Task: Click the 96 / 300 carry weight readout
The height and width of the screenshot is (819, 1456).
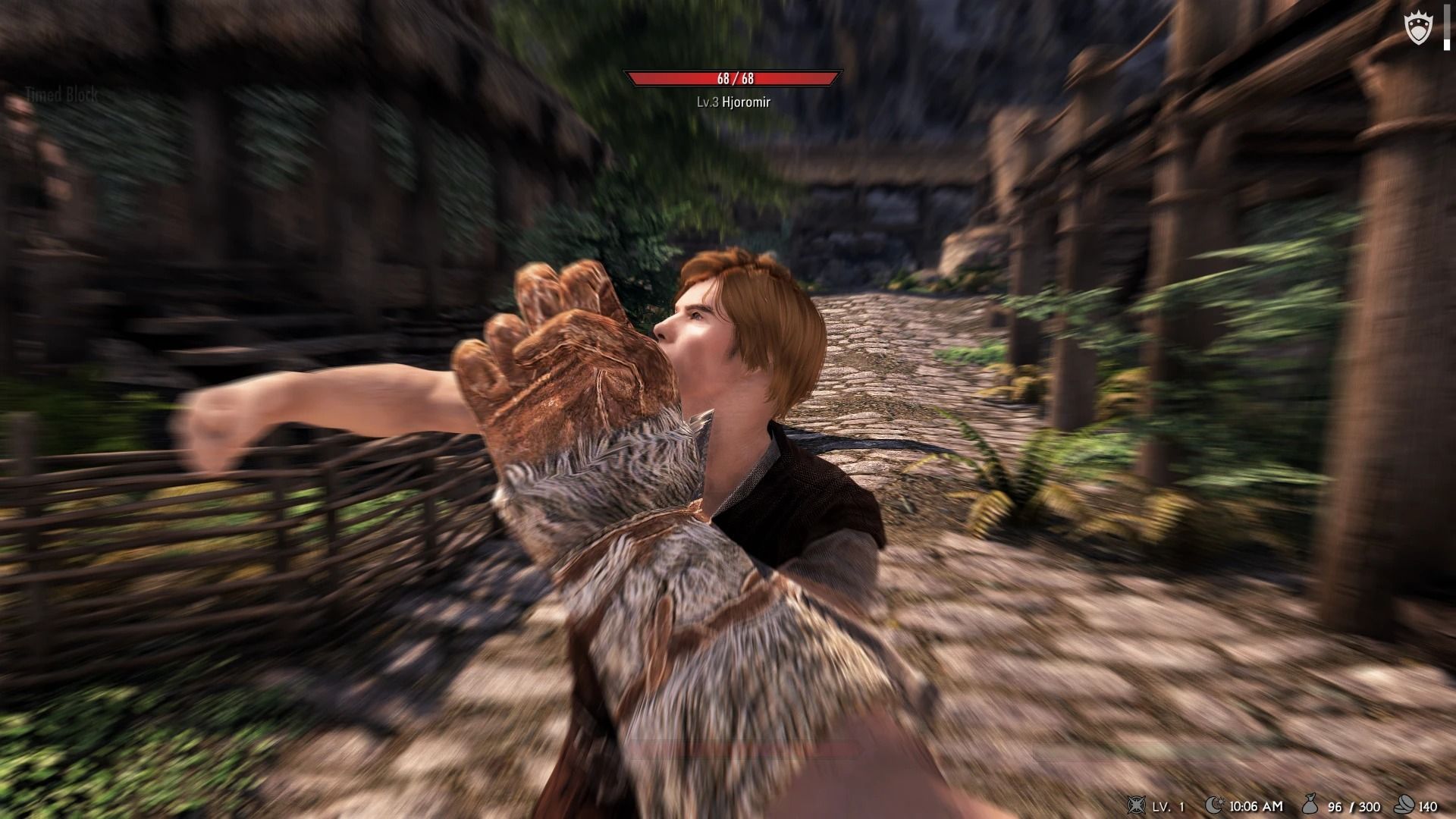Action: pyautogui.click(x=1354, y=806)
